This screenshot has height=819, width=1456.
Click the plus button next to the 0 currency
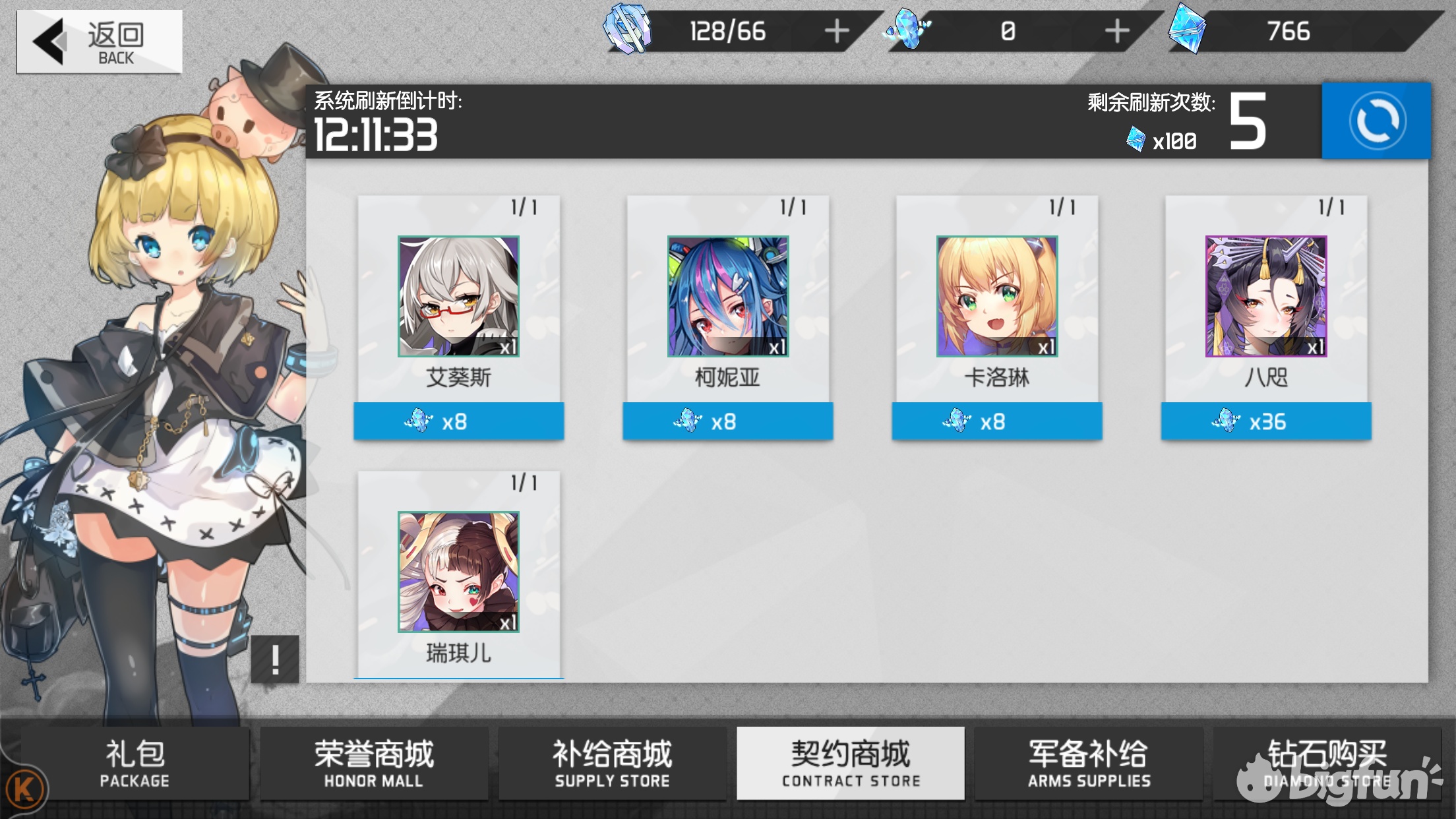click(1114, 30)
